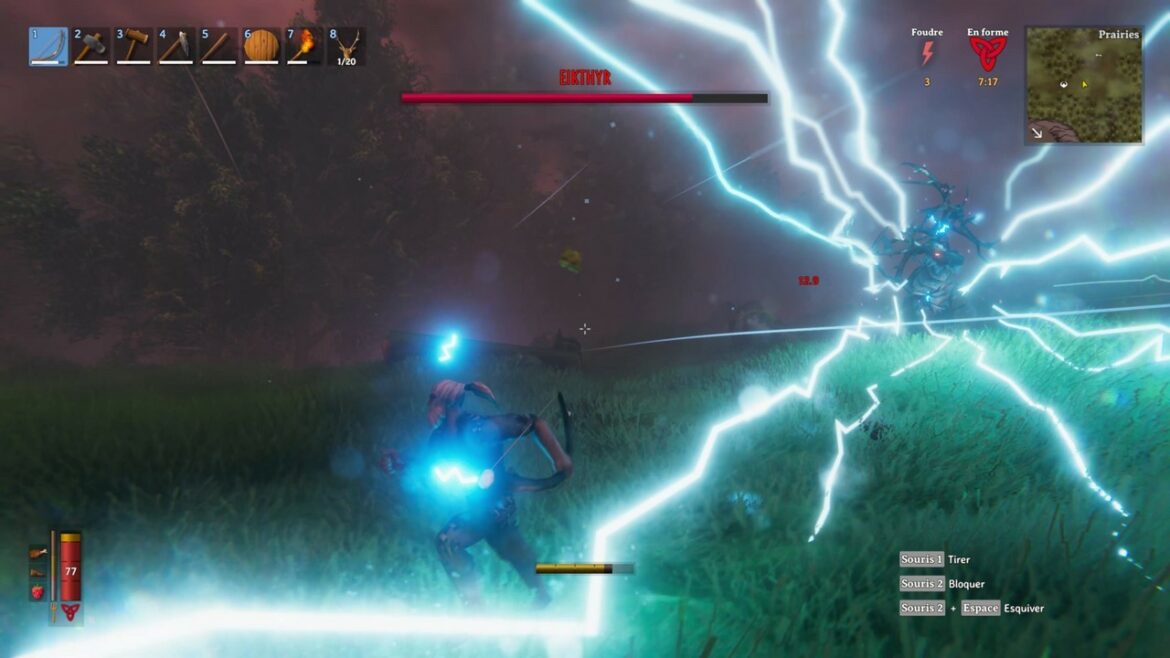Click the En forme red knot status icon
The width and height of the screenshot is (1170, 658).
(x=987, y=55)
